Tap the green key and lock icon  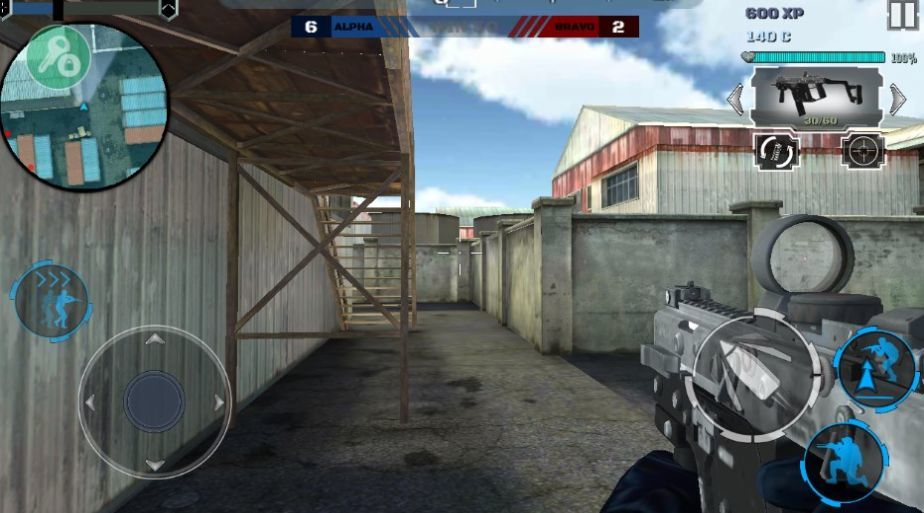[57, 58]
